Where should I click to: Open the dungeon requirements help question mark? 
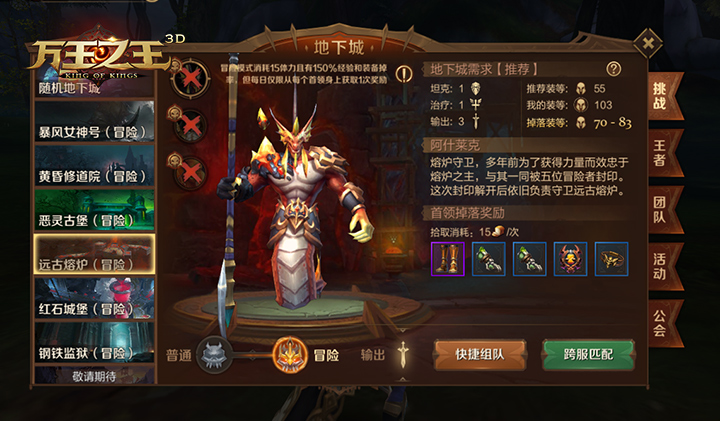click(x=614, y=69)
